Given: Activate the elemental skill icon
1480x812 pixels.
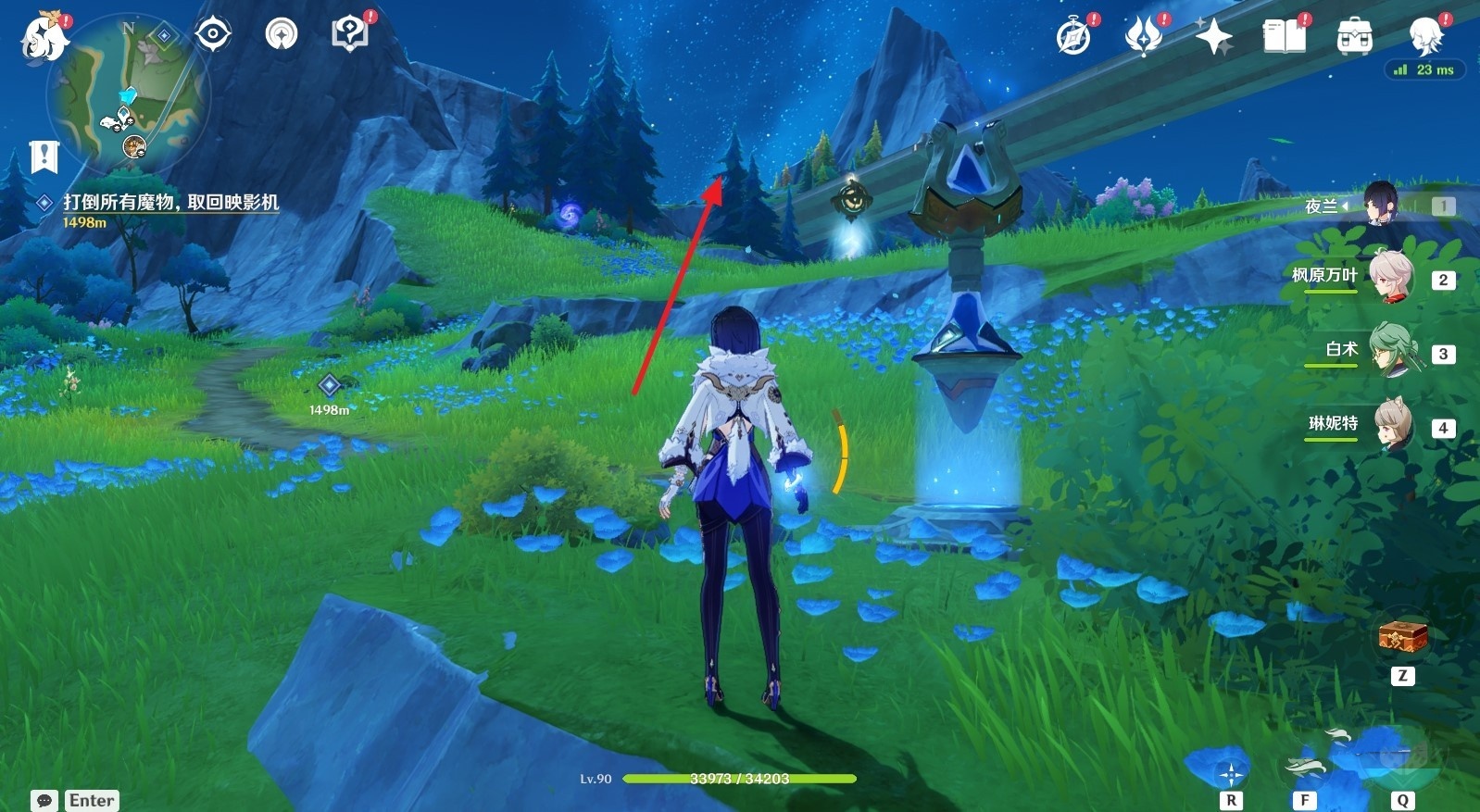Looking at the screenshot, I should 1304,767.
